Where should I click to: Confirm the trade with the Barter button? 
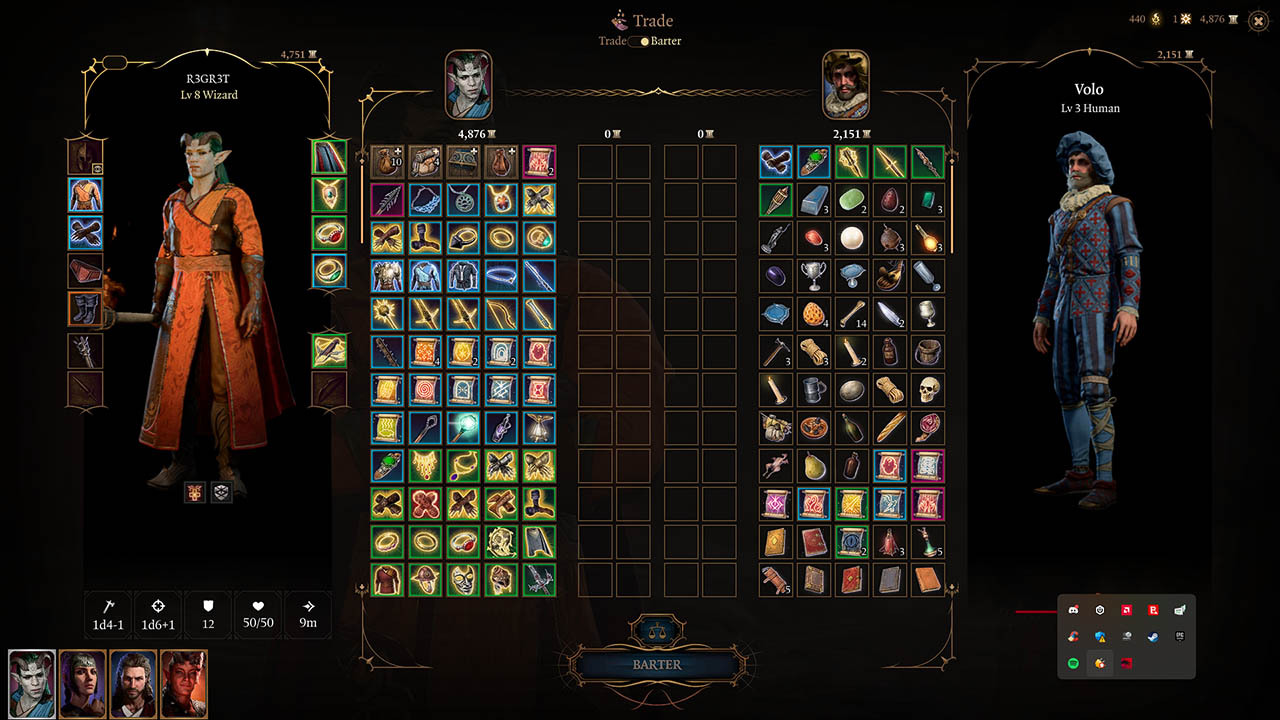(657, 665)
